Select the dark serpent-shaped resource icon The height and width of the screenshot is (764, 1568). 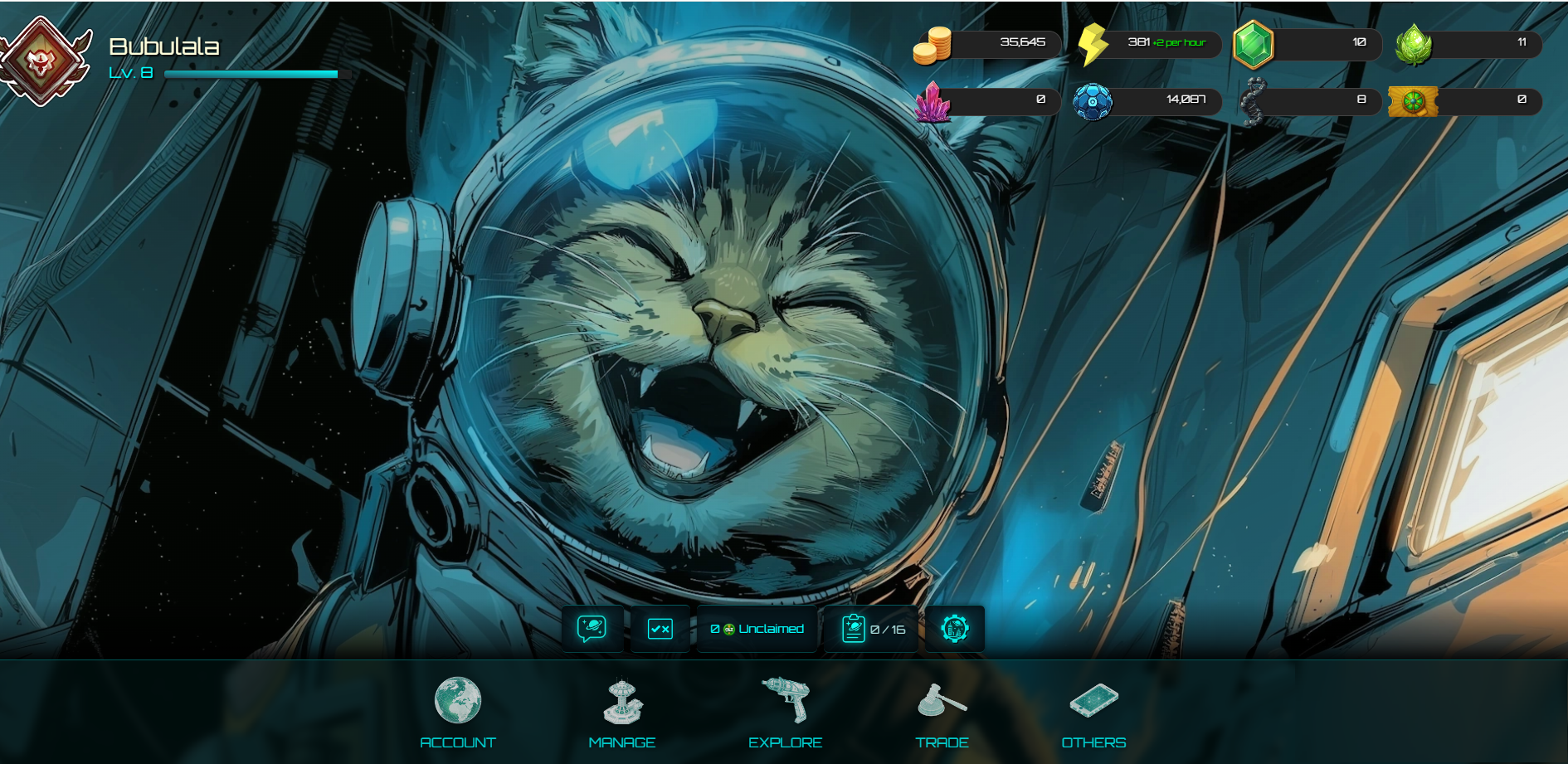coord(1253,102)
